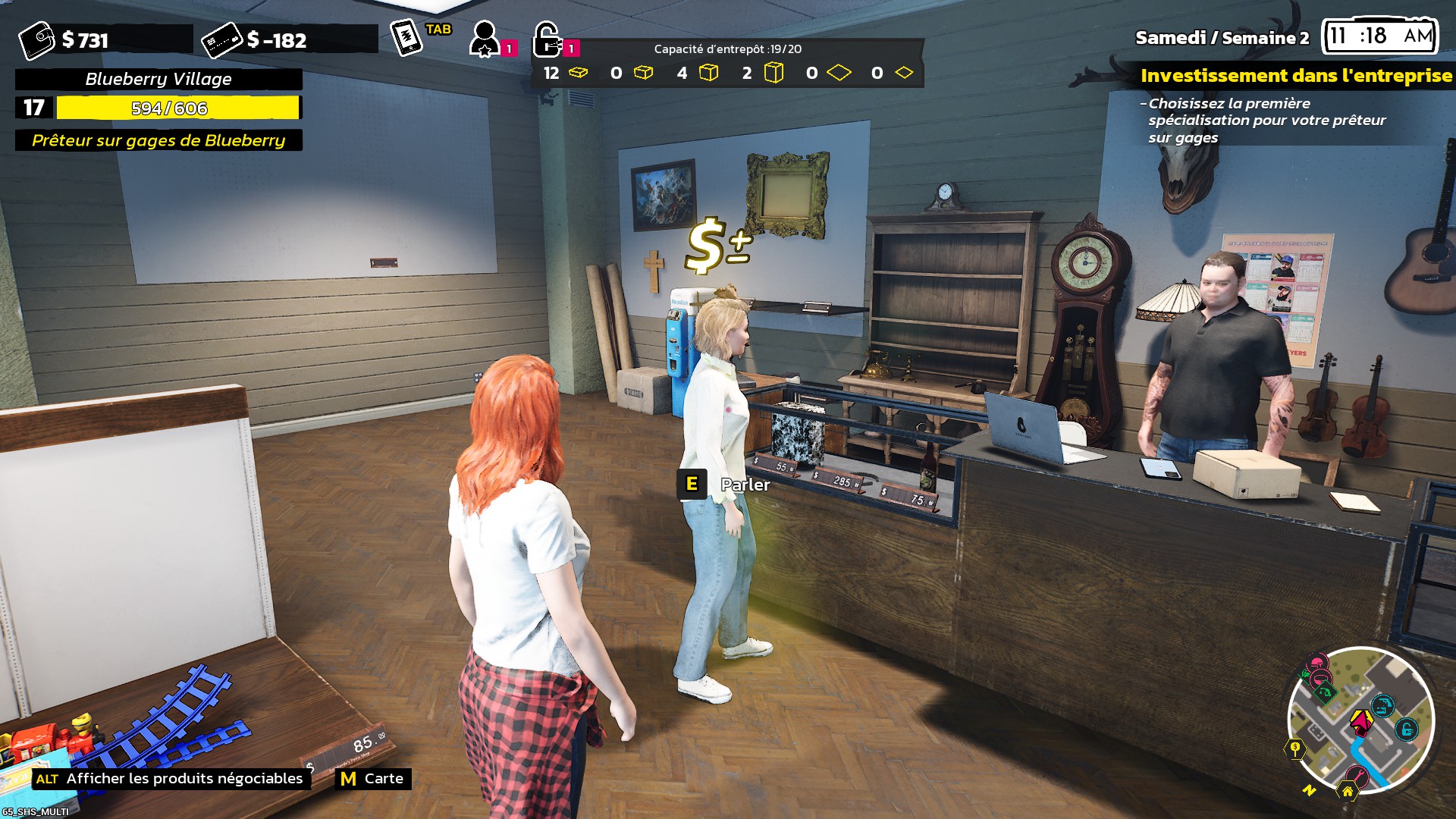Click the employee star icon with notification badge
Screen dimensions: 1456x819
coord(485,39)
